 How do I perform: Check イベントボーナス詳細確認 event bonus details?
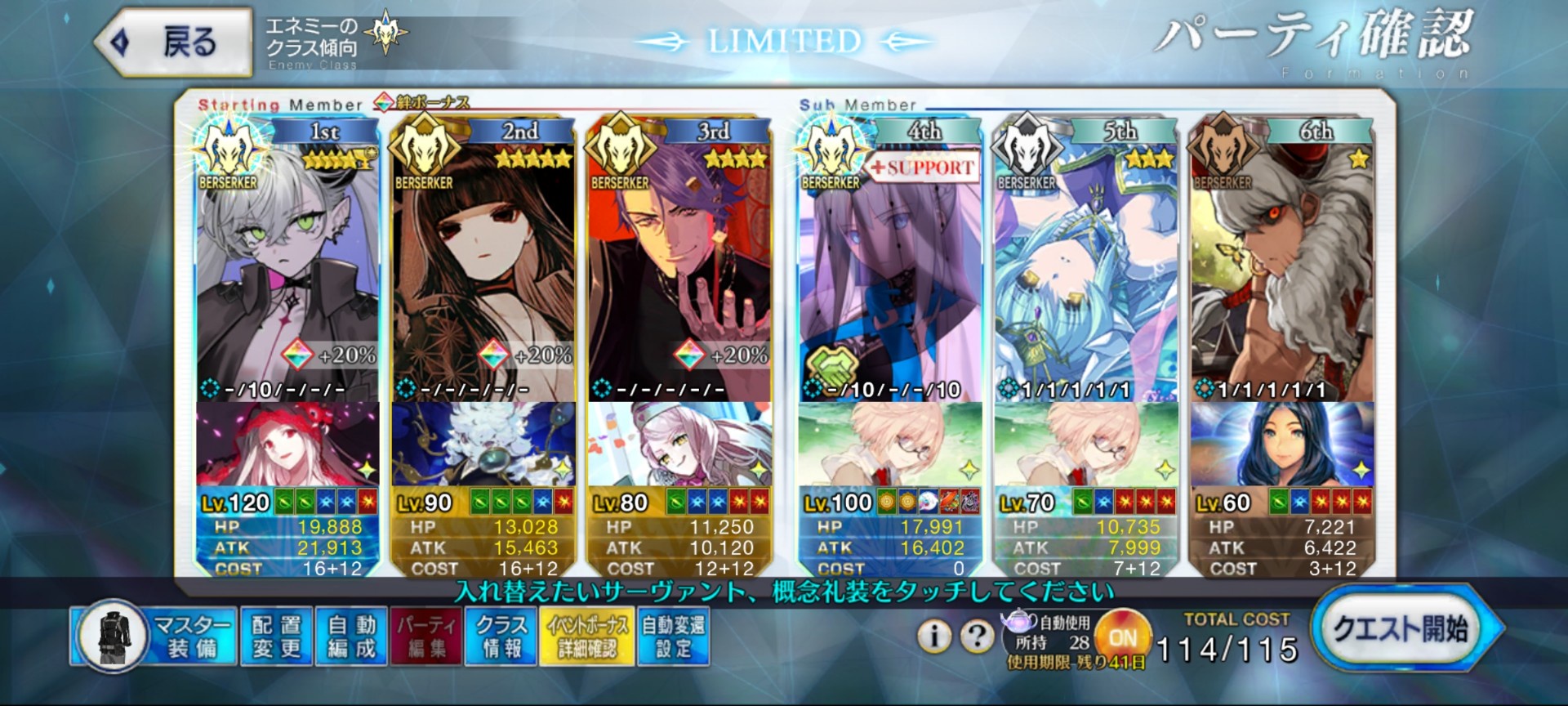[x=586, y=637]
